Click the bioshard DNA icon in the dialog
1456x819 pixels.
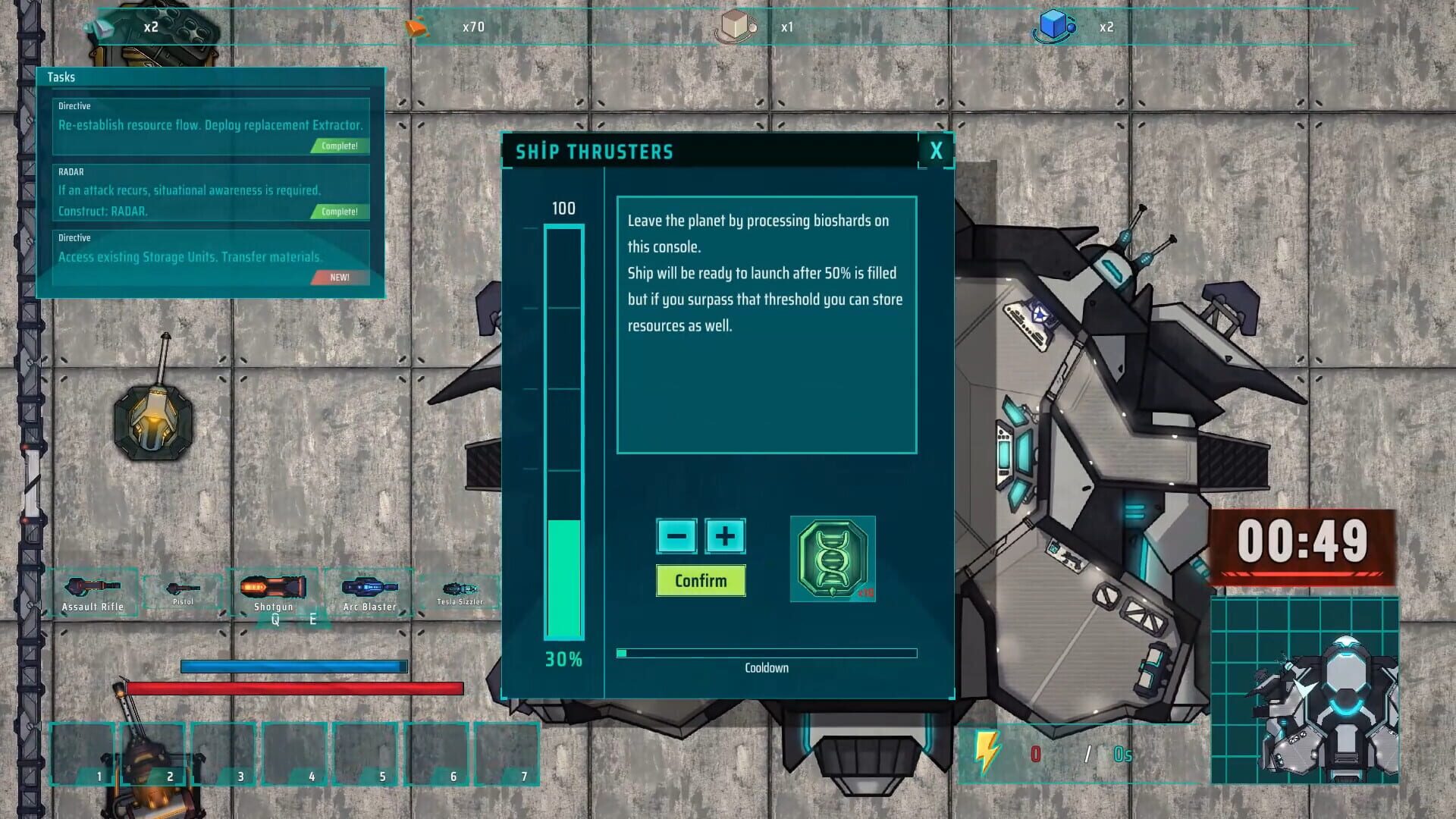point(832,560)
